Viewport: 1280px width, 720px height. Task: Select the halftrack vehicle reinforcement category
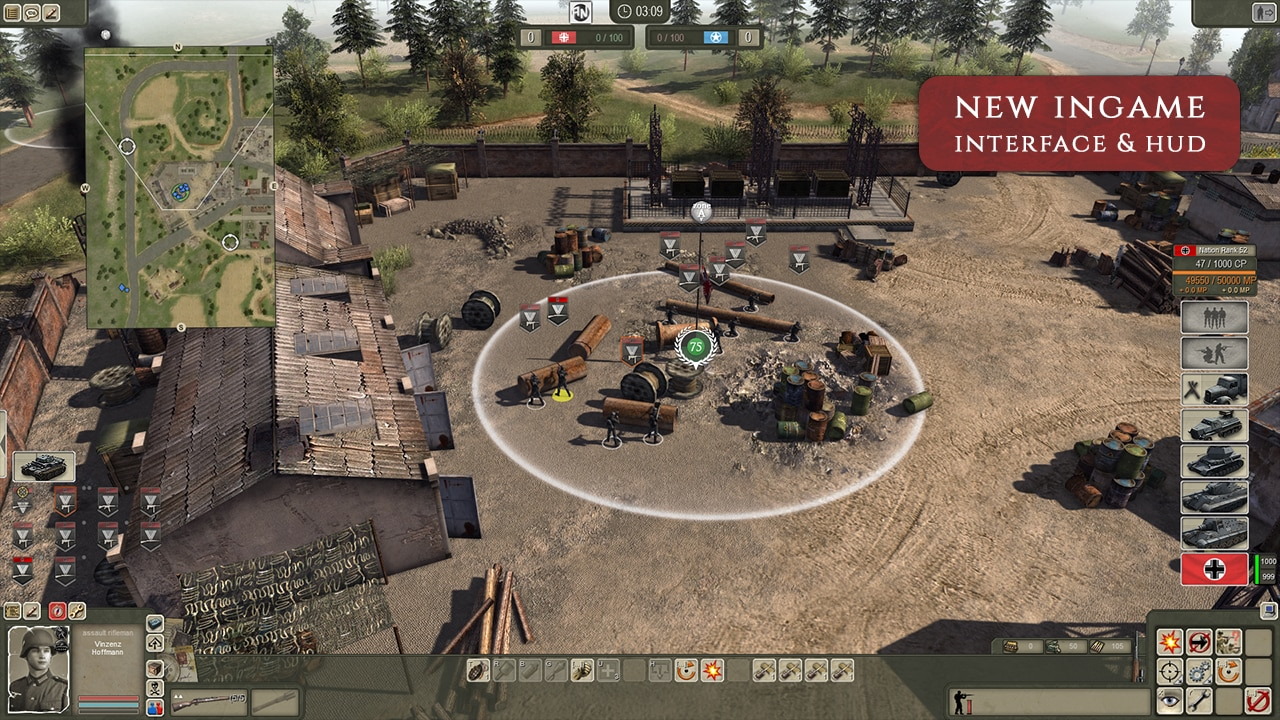coord(1214,426)
